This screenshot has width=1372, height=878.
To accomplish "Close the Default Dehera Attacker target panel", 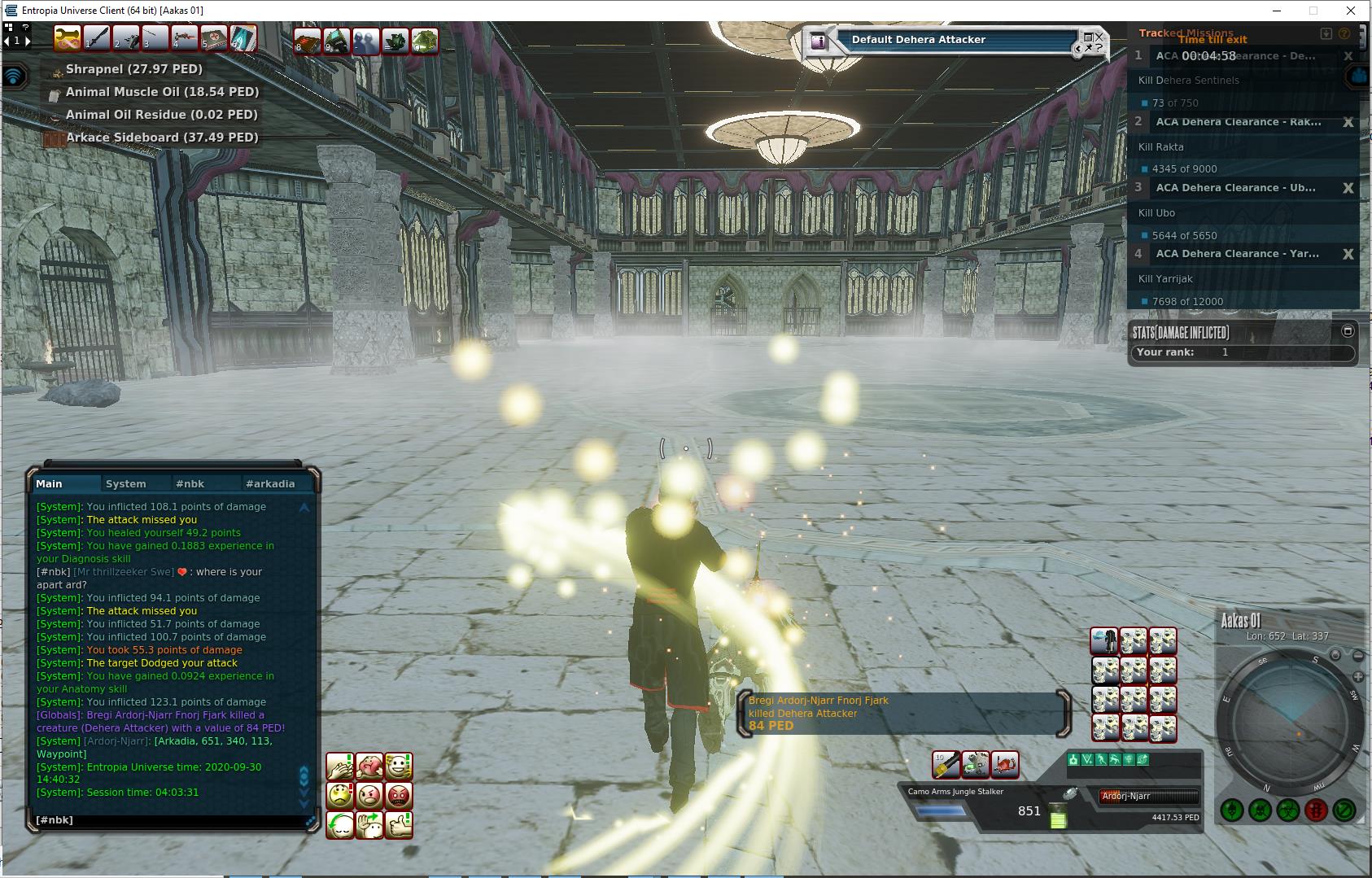I will [1099, 37].
